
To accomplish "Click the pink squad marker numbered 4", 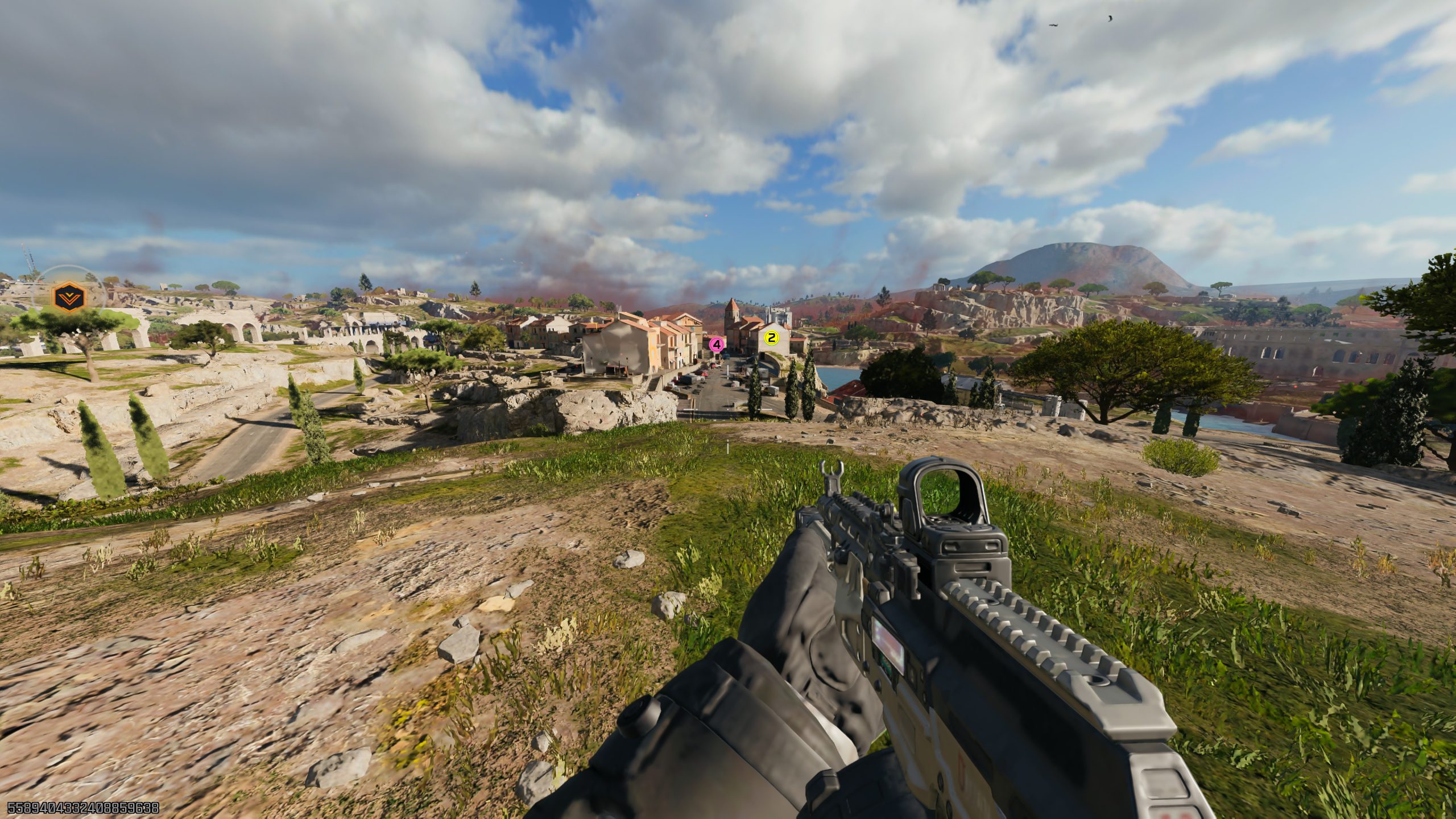I will [717, 344].
